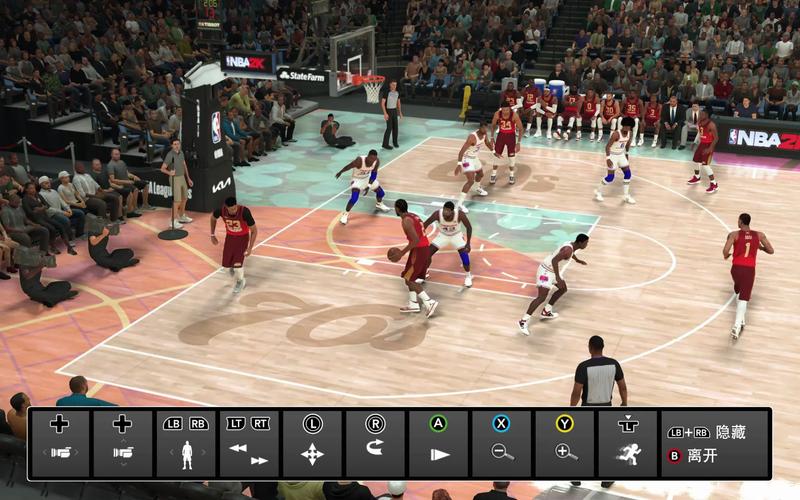The height and width of the screenshot is (500, 800).
Task: Select the player silhouette switch tile
Action: pyautogui.click(x=185, y=443)
